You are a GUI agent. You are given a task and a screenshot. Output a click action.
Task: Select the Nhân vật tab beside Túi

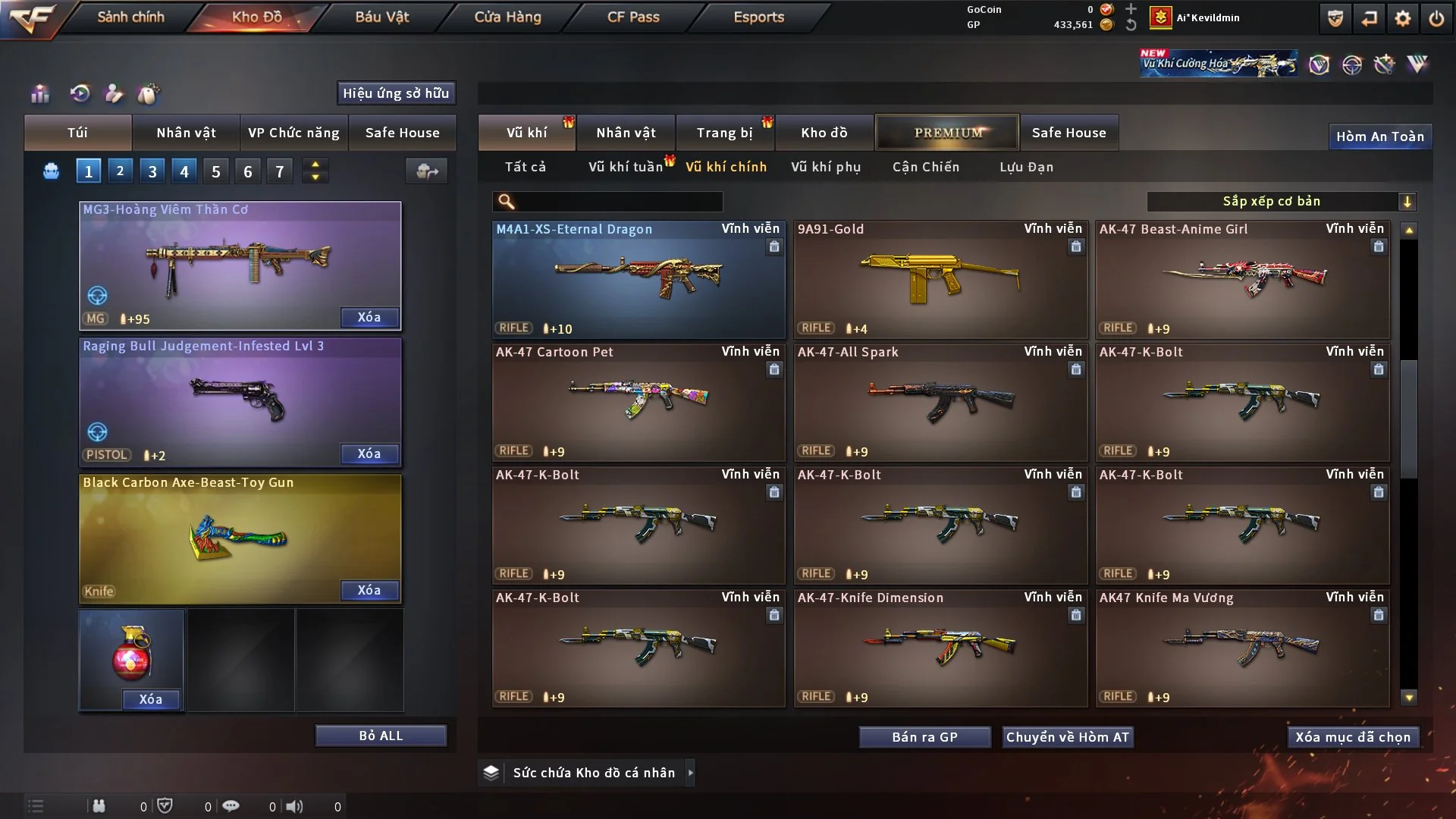tap(186, 133)
